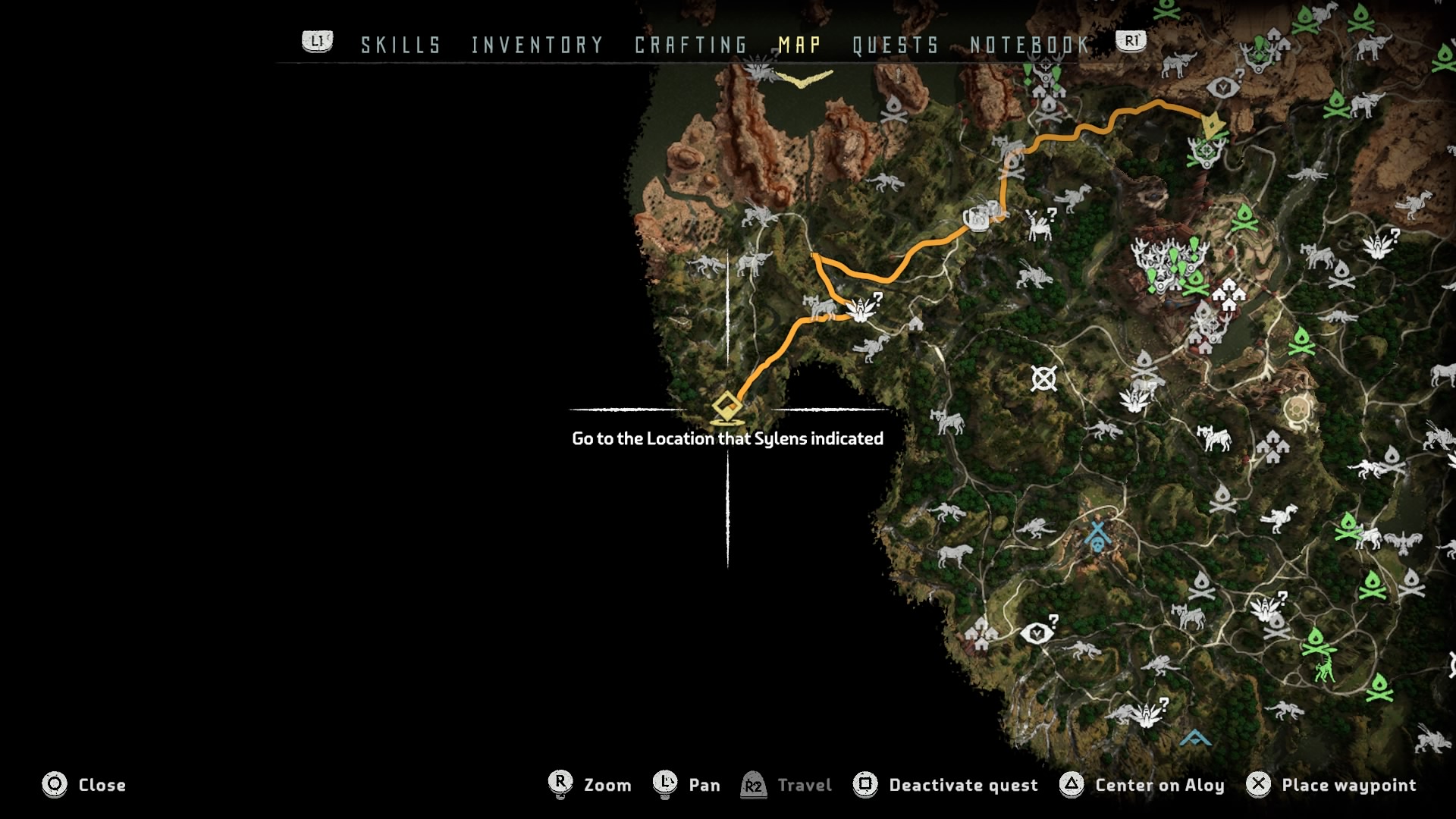Select the eye icon beside the coastal settlement
Image resolution: width=1456 pixels, height=819 pixels.
(x=1036, y=632)
